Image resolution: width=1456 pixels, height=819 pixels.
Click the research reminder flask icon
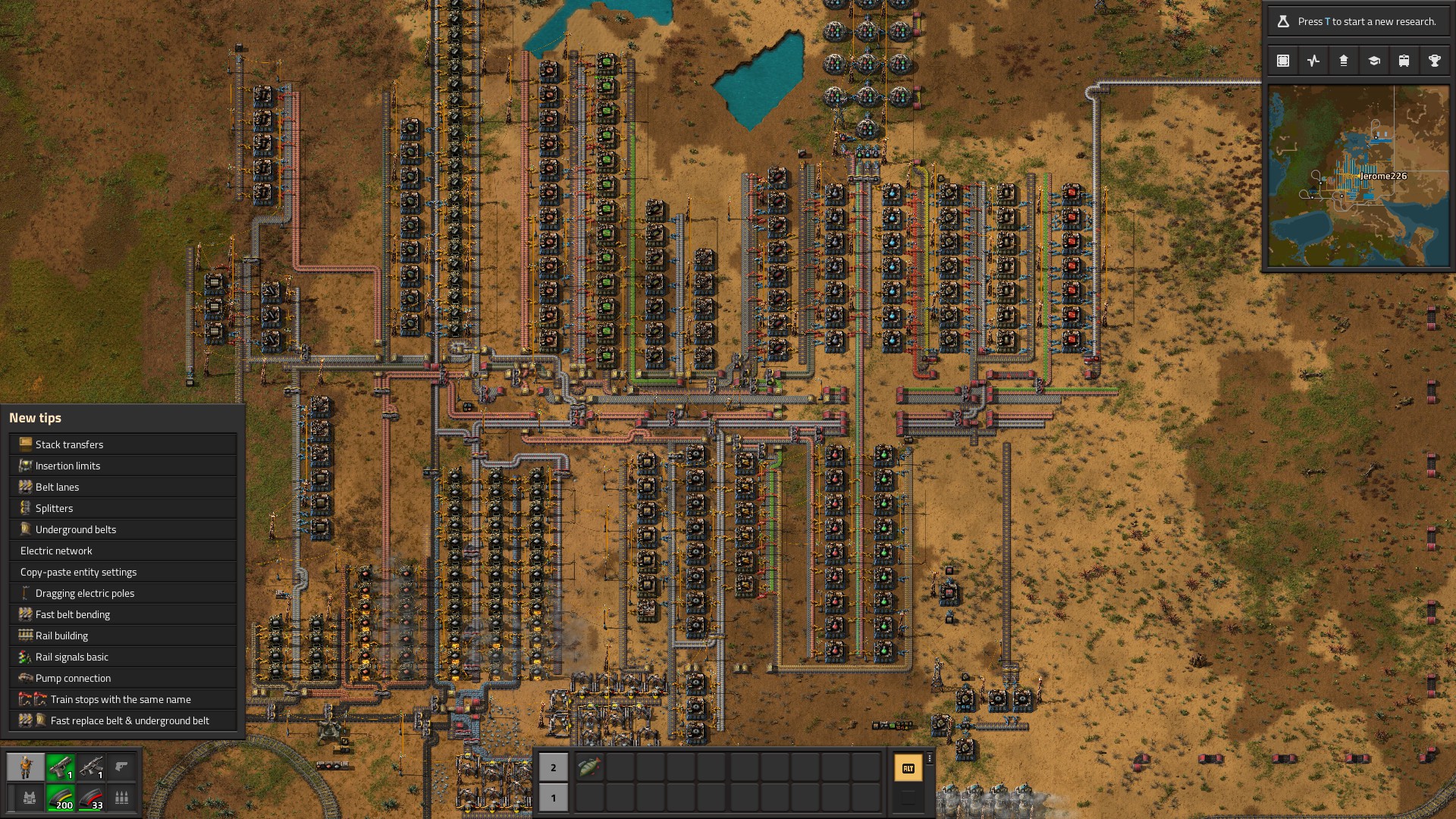pyautogui.click(x=1283, y=21)
